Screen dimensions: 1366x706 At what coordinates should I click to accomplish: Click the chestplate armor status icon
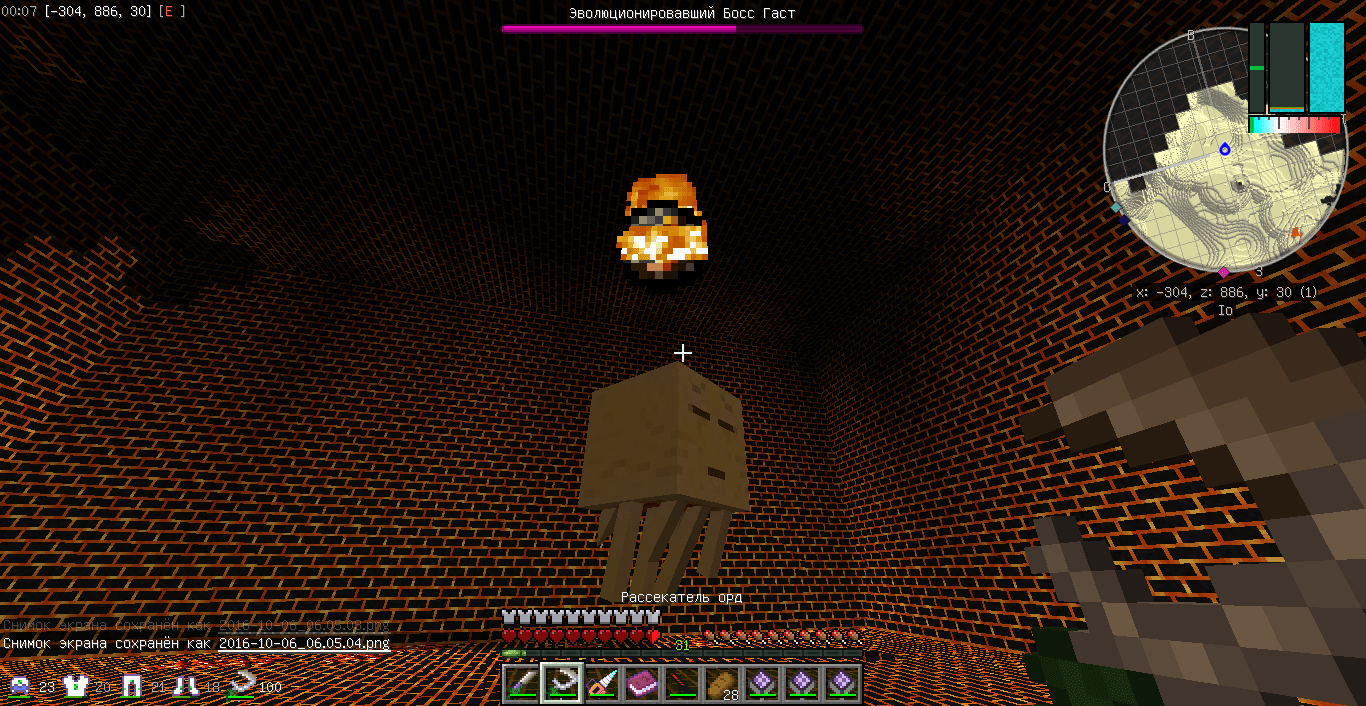(76, 686)
